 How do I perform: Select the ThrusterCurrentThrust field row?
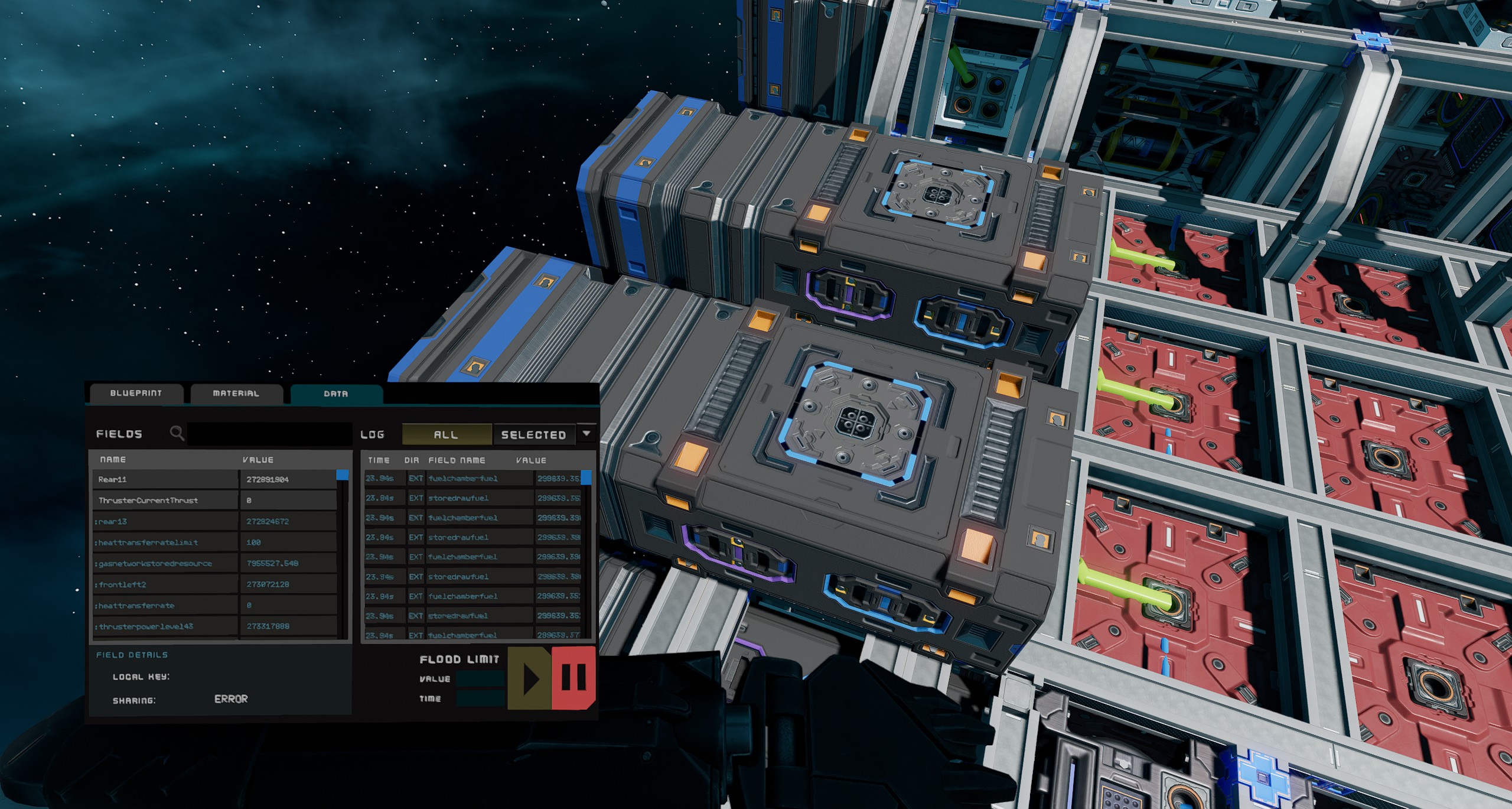click(165, 501)
